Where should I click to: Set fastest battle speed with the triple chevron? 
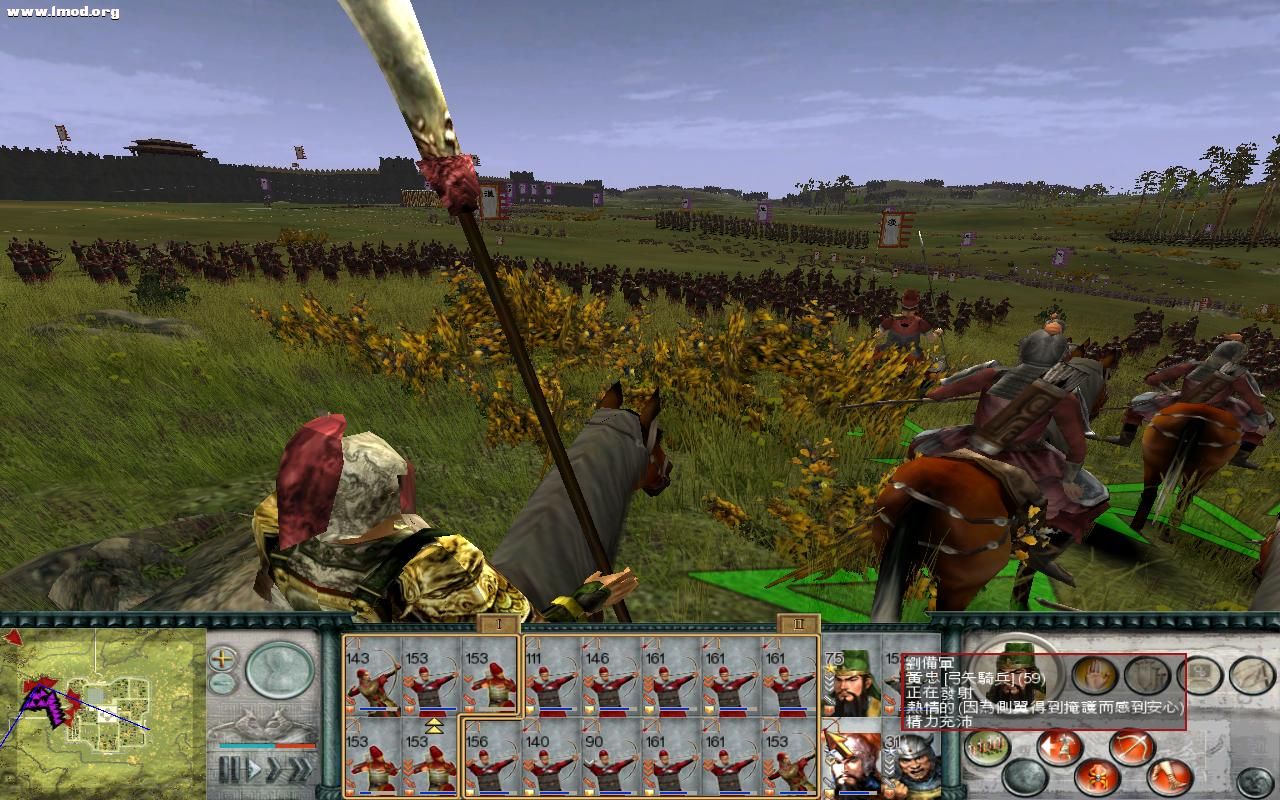coord(301,768)
